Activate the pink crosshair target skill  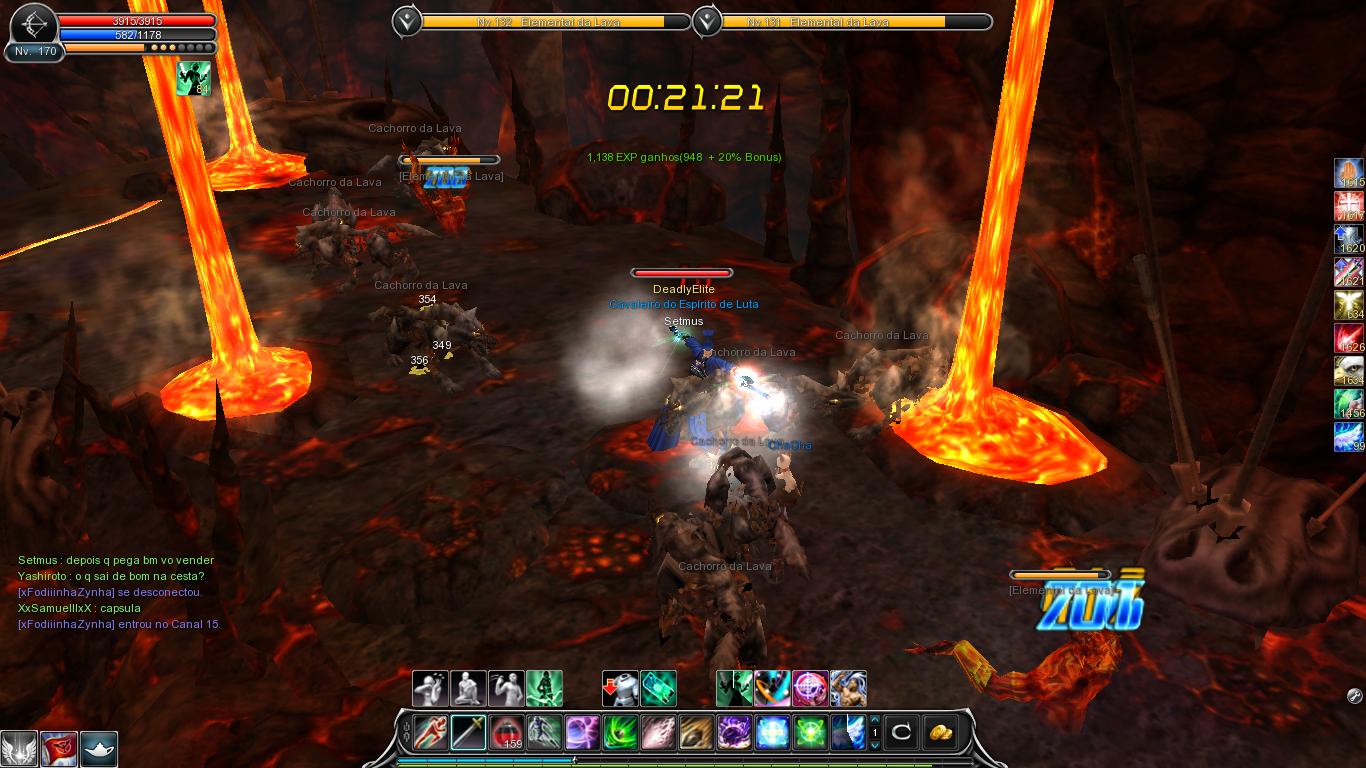810,689
